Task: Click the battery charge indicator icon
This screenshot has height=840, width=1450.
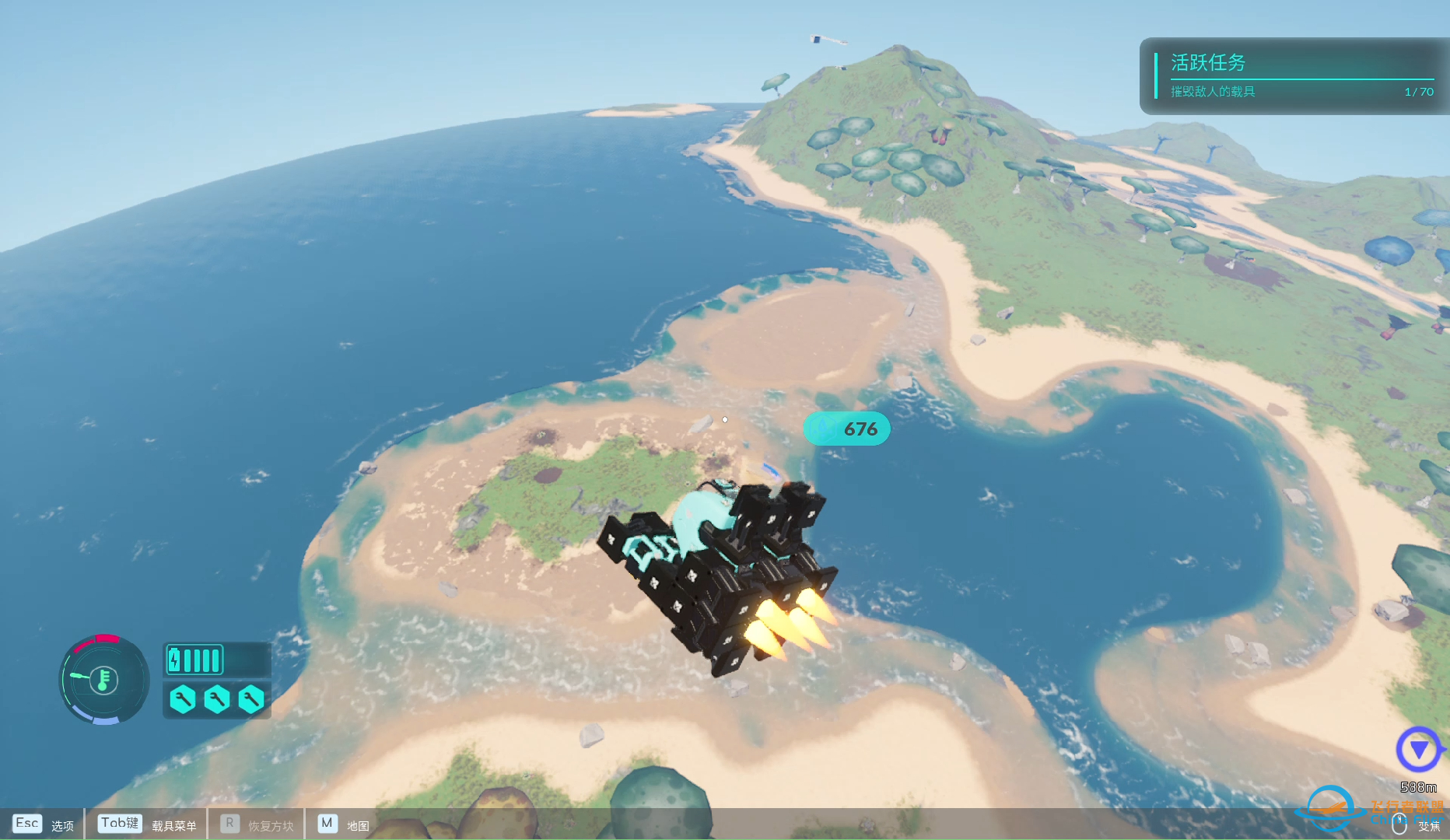Action: point(194,658)
